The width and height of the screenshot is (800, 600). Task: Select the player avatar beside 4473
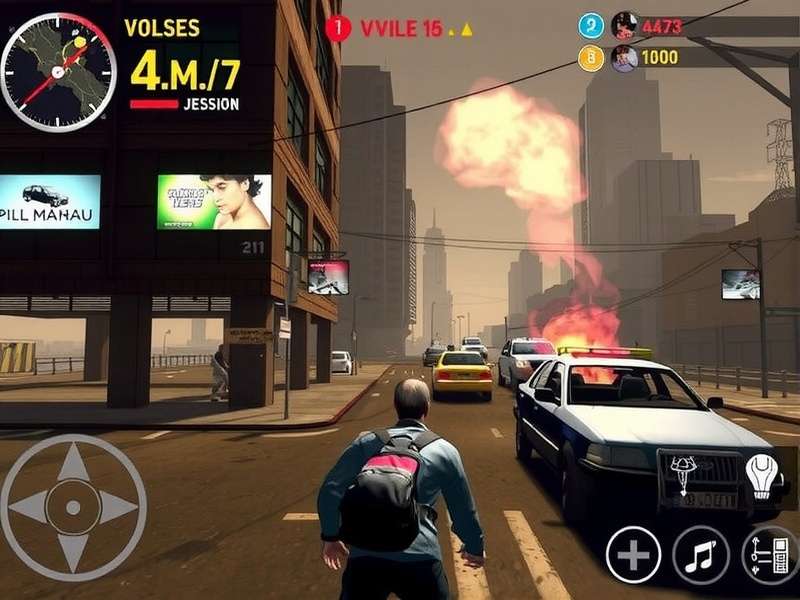click(x=624, y=25)
